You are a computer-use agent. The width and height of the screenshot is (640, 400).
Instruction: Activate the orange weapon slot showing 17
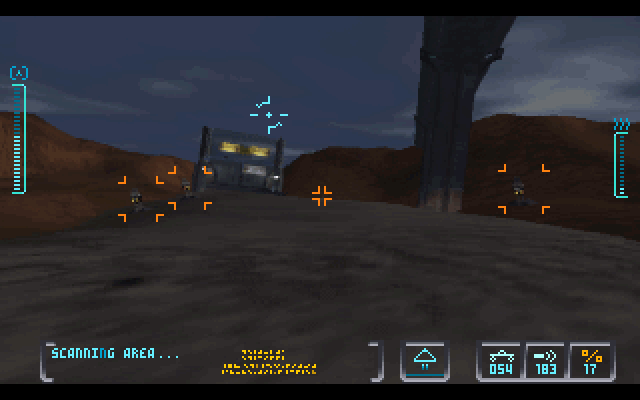tap(591, 360)
